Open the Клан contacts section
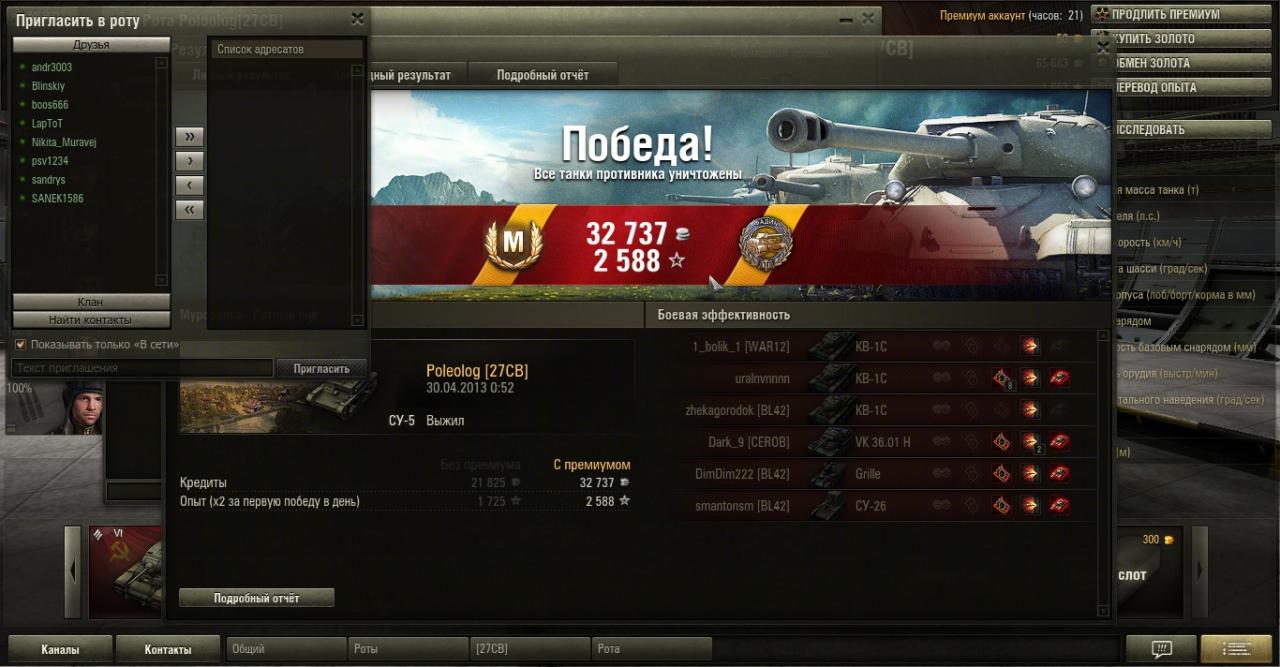The image size is (1280, 667). [90, 302]
